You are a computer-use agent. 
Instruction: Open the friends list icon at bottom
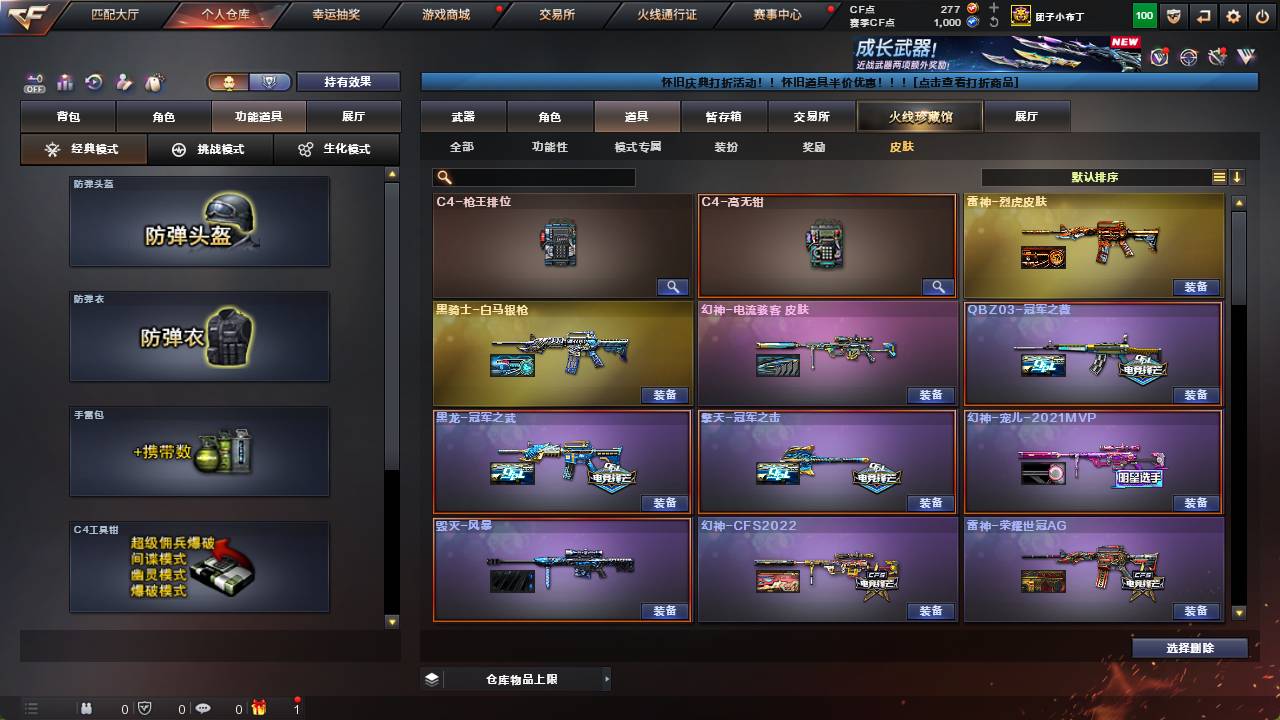85,708
